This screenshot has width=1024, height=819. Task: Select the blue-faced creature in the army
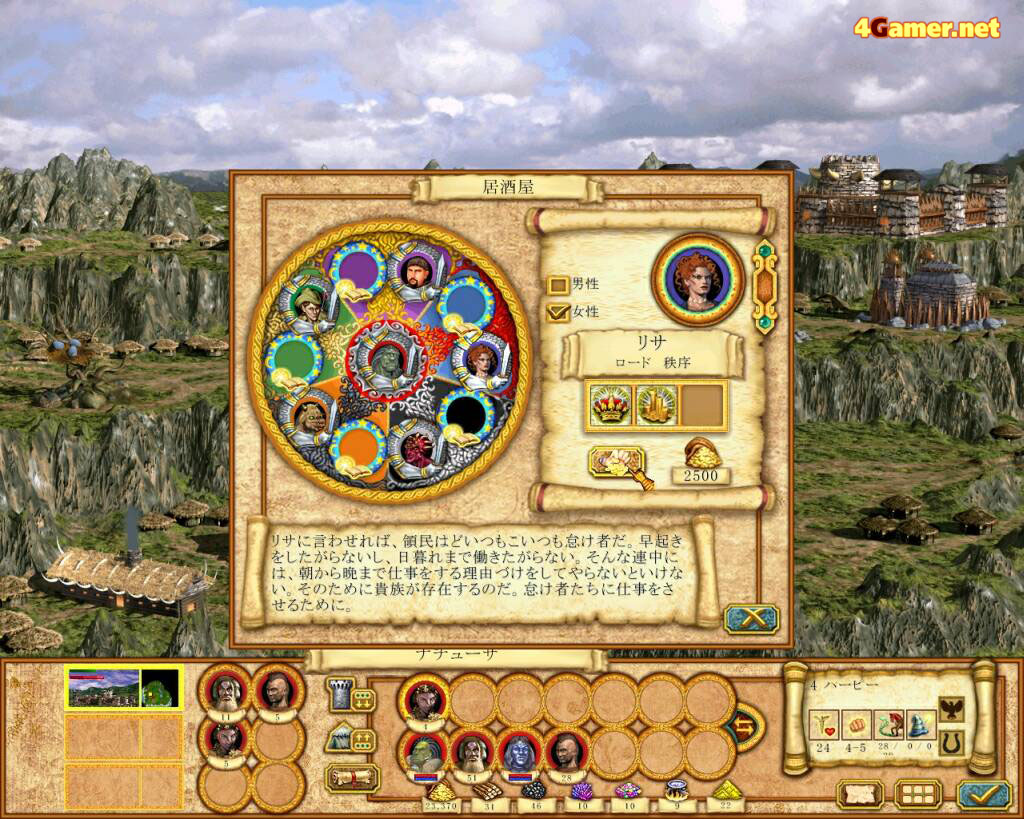[520, 750]
